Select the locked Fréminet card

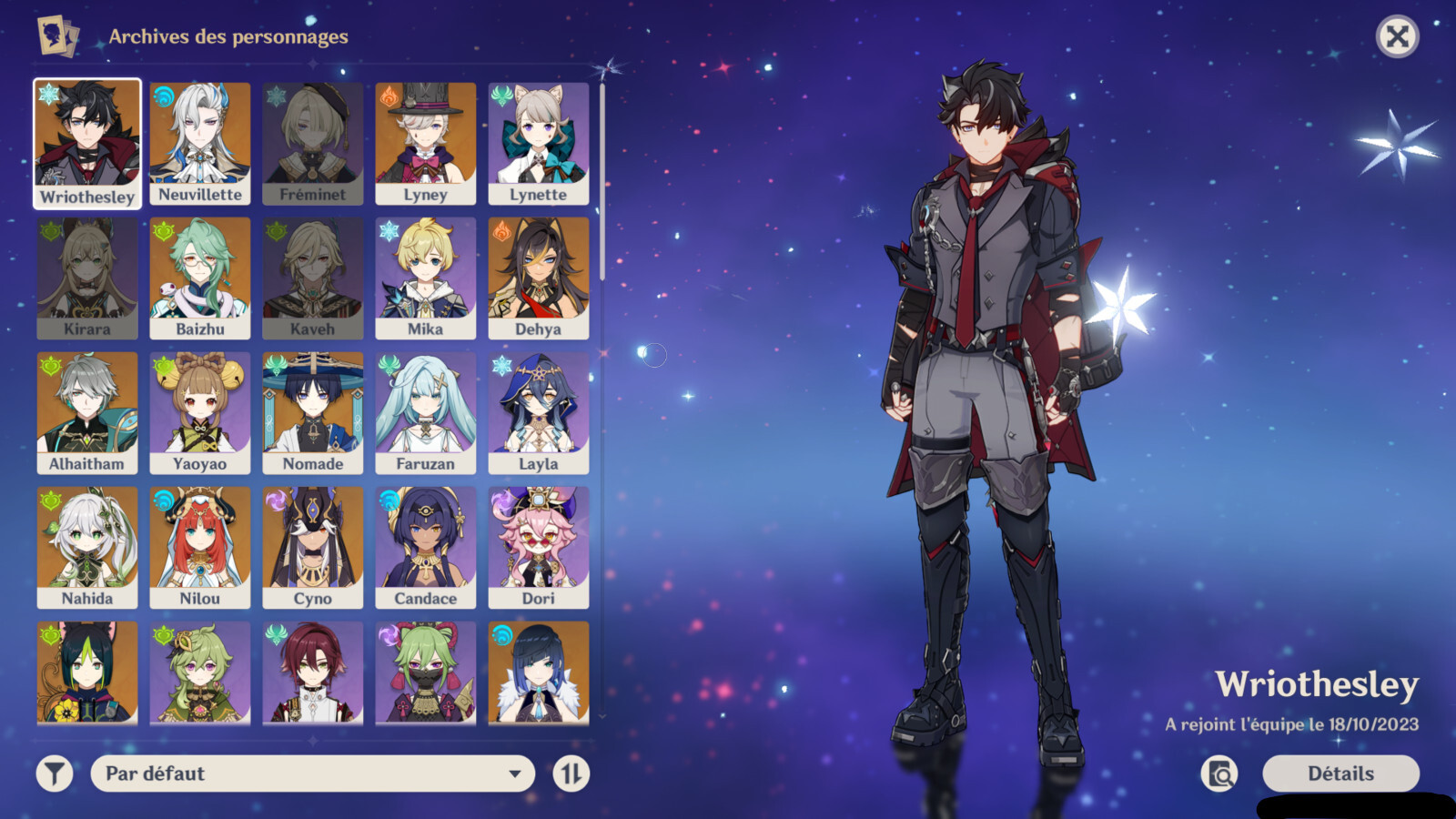coord(313,143)
